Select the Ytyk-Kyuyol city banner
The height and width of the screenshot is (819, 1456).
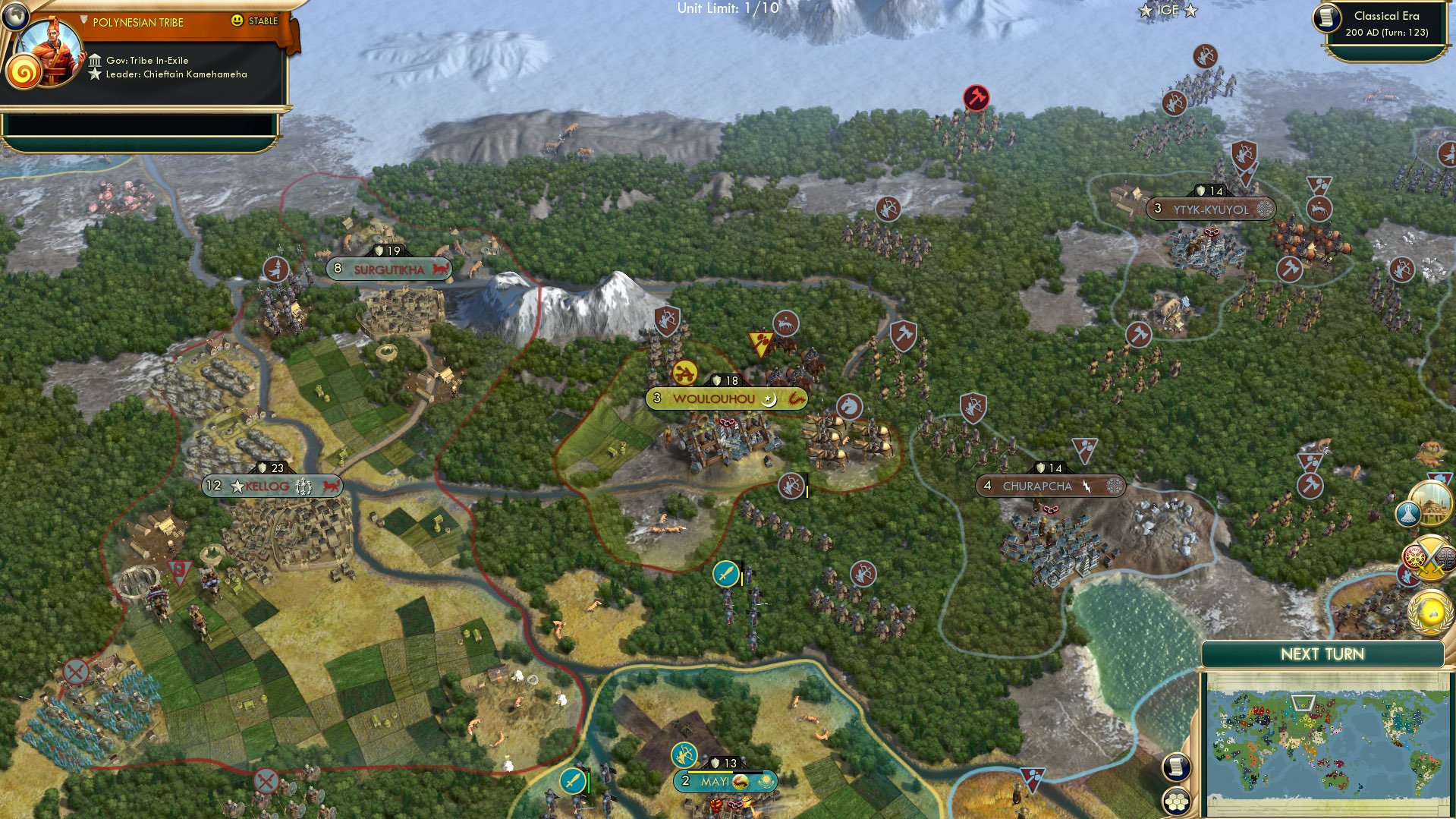(1210, 206)
